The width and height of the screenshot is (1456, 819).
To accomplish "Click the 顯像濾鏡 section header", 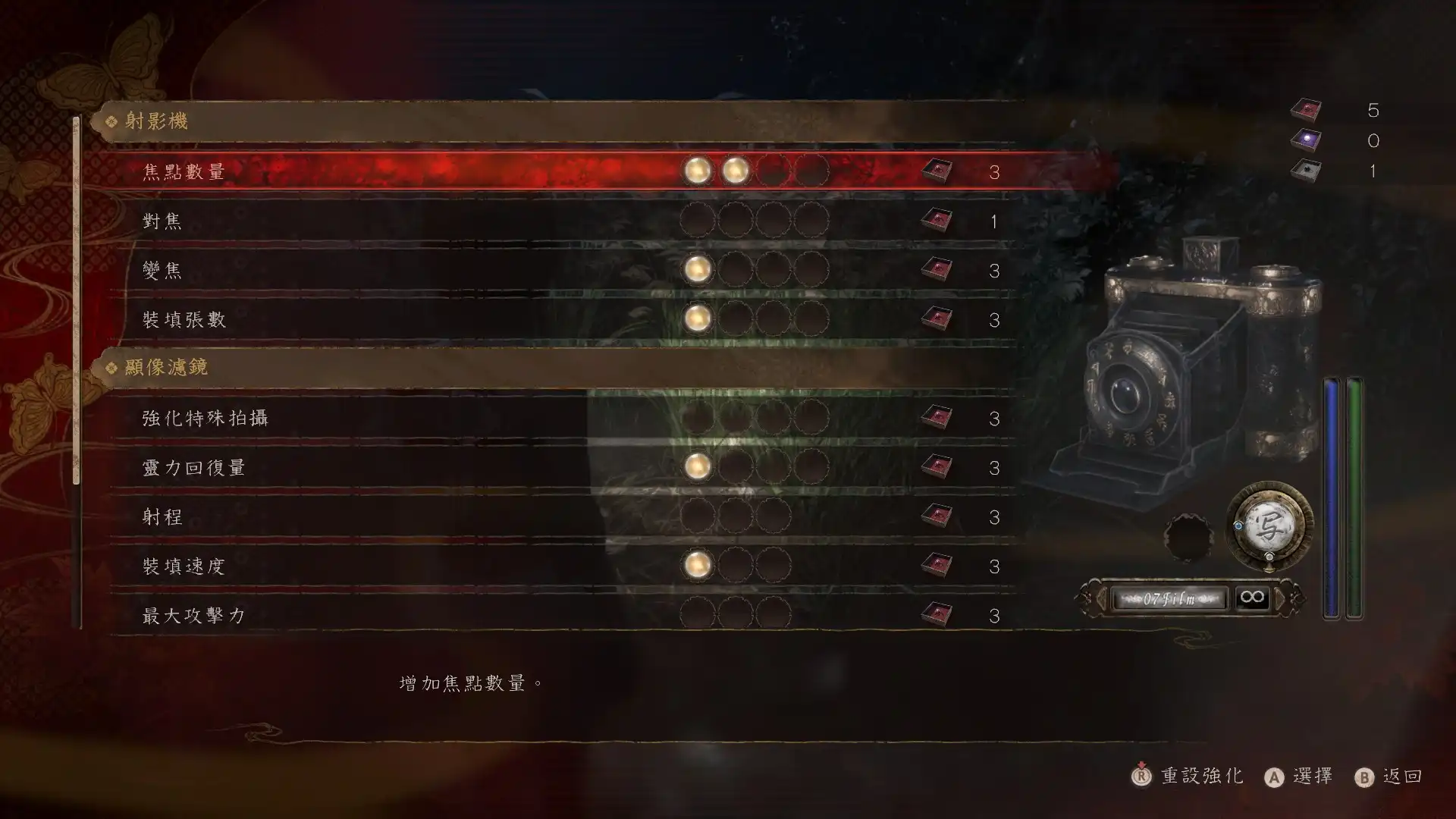I will [165, 368].
